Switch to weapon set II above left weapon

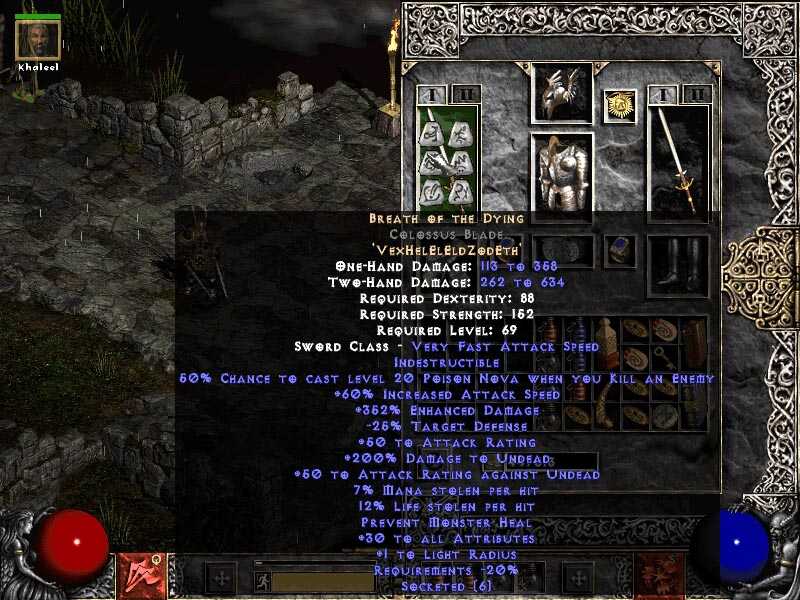(x=463, y=95)
